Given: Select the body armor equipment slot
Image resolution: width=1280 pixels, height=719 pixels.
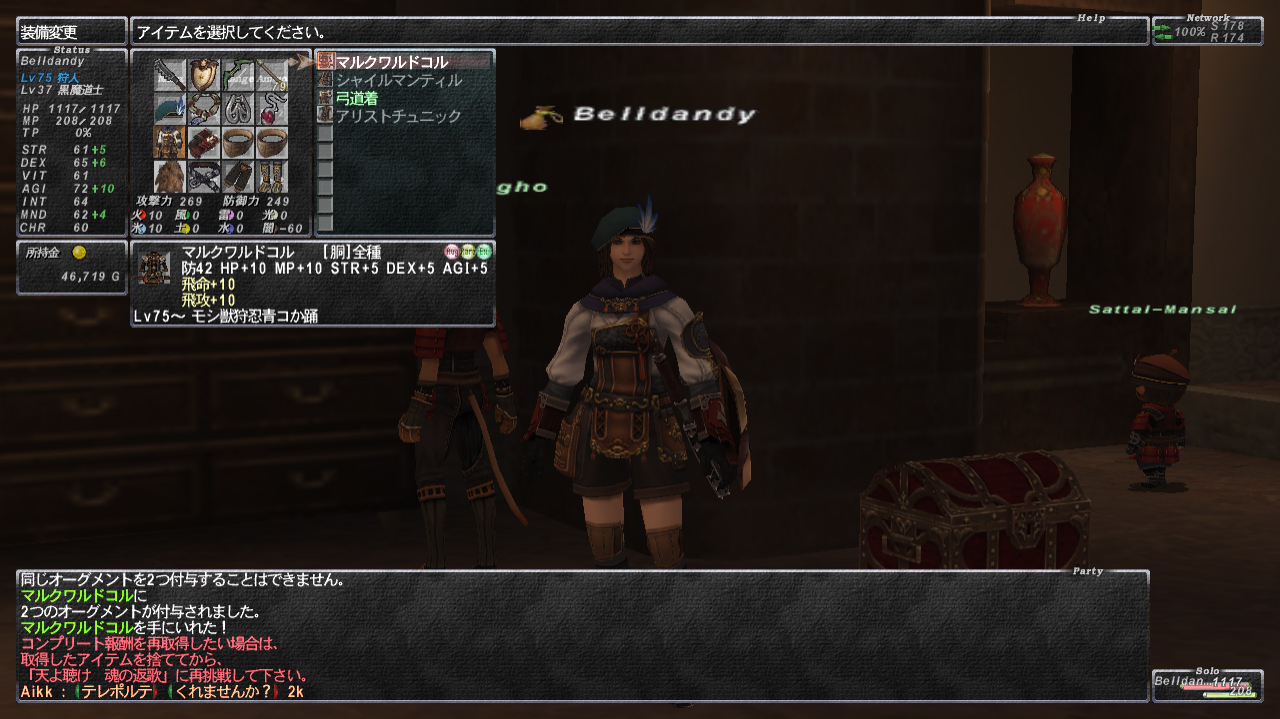Looking at the screenshot, I should 170,142.
